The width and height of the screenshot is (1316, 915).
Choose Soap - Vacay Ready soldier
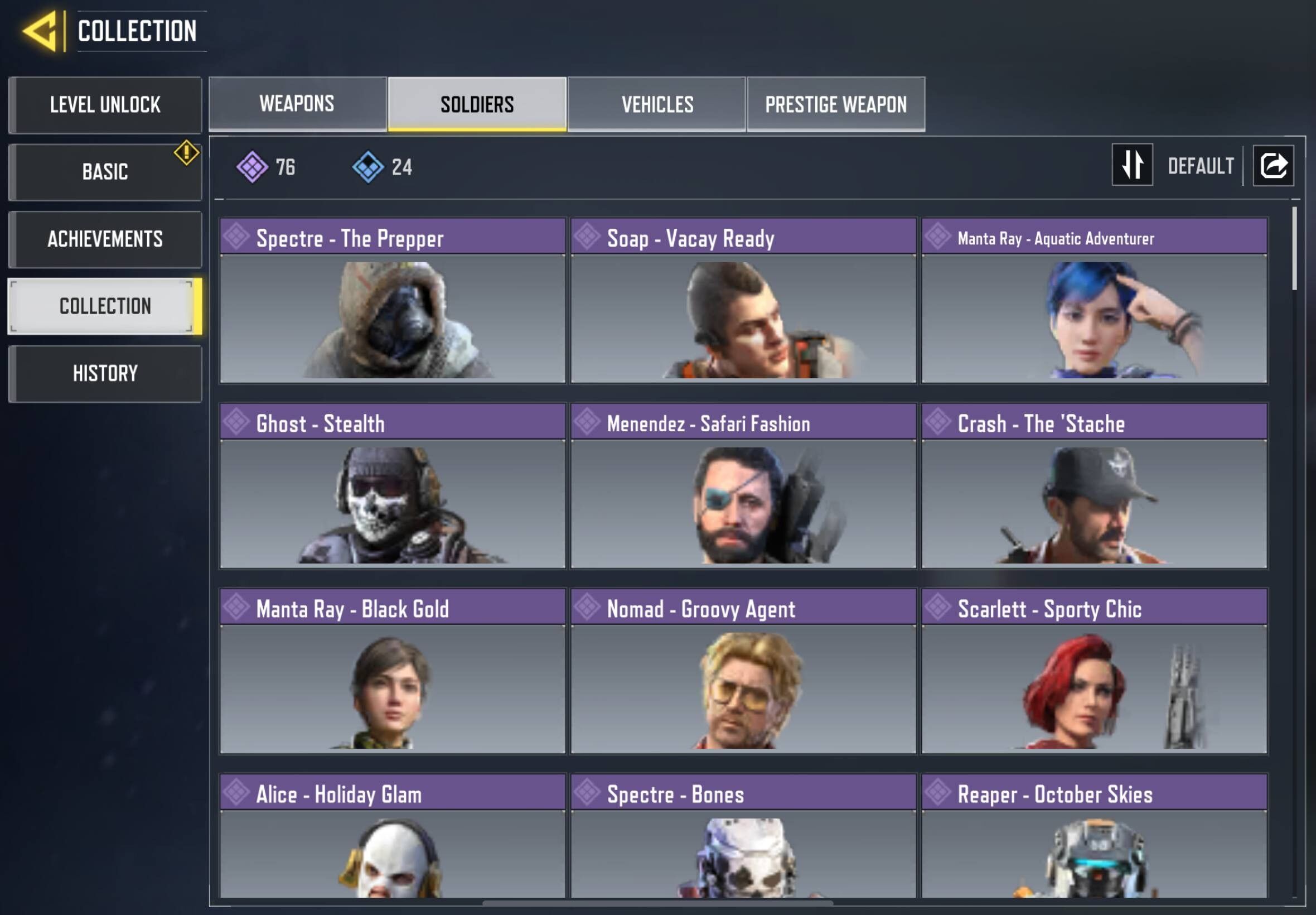tap(743, 300)
